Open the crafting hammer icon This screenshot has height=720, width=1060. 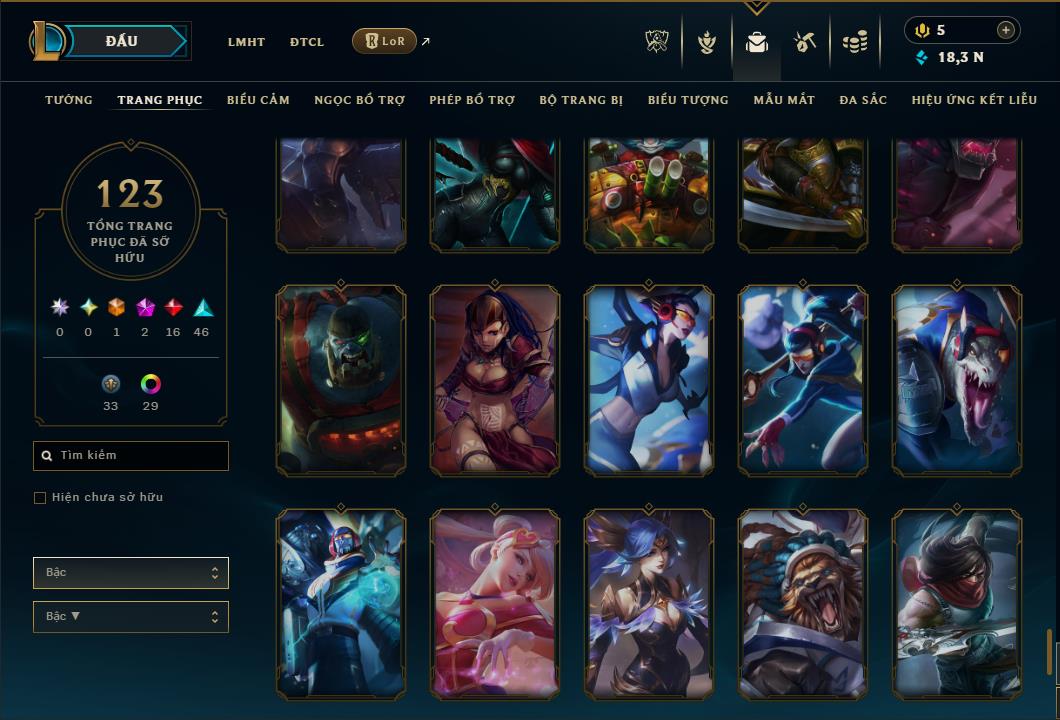pos(805,42)
